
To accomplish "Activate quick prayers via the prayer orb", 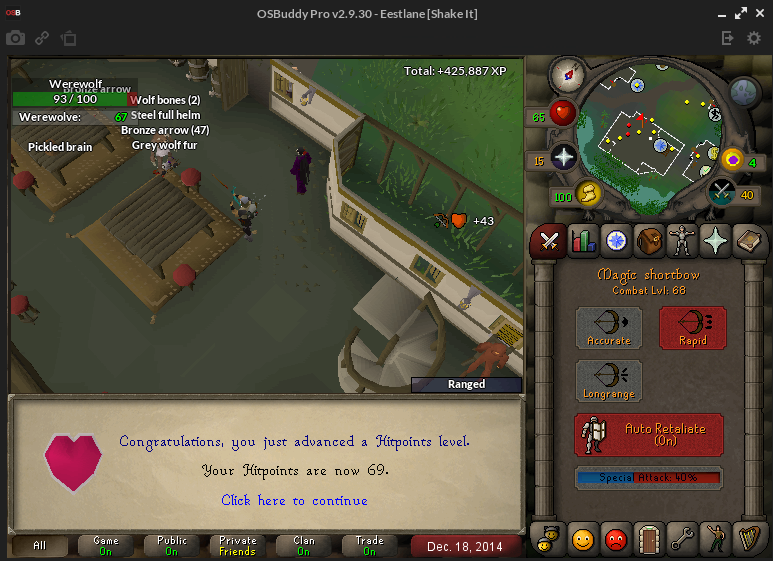I will point(564,158).
